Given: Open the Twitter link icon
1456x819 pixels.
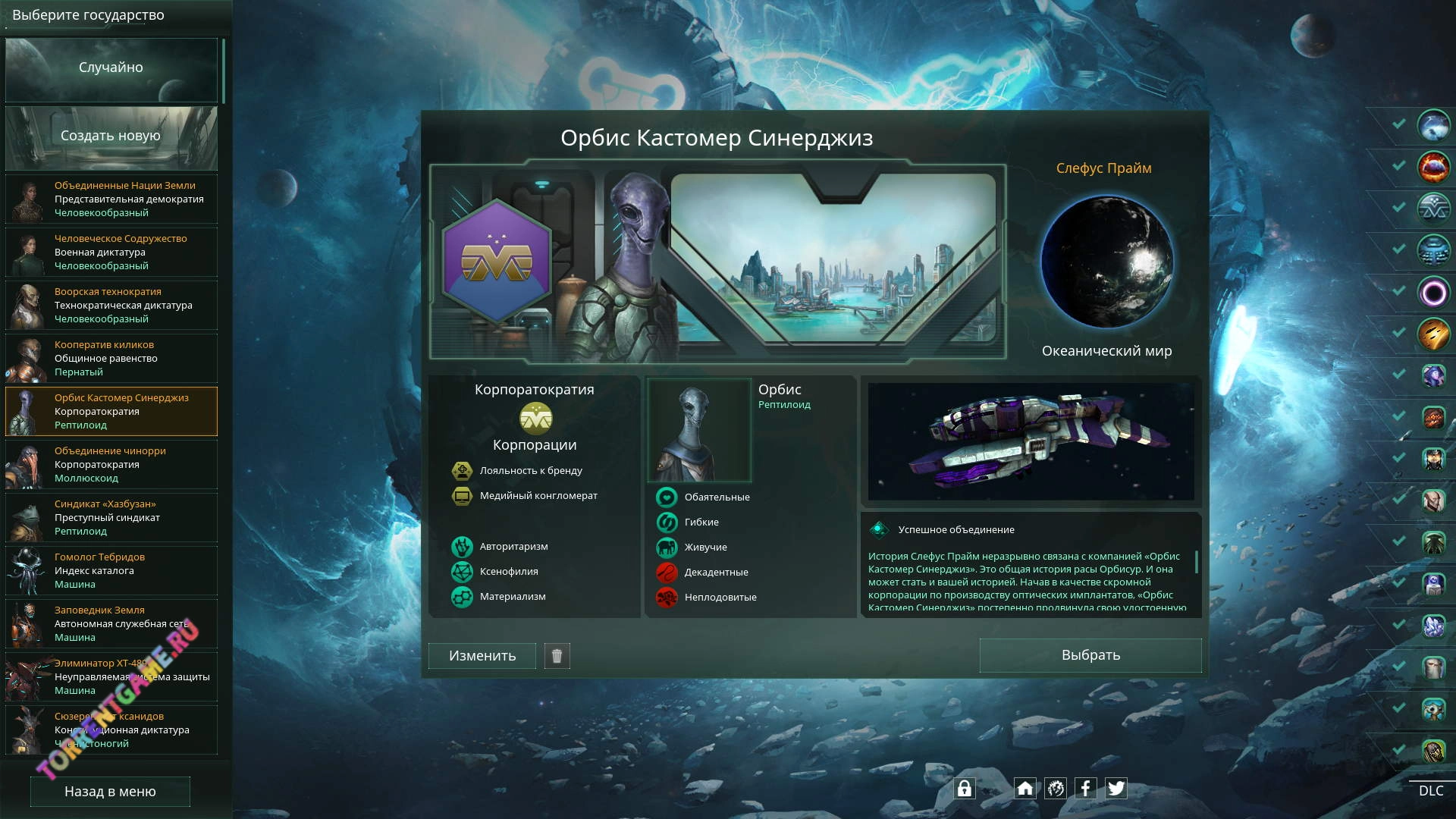Looking at the screenshot, I should coord(1116,789).
